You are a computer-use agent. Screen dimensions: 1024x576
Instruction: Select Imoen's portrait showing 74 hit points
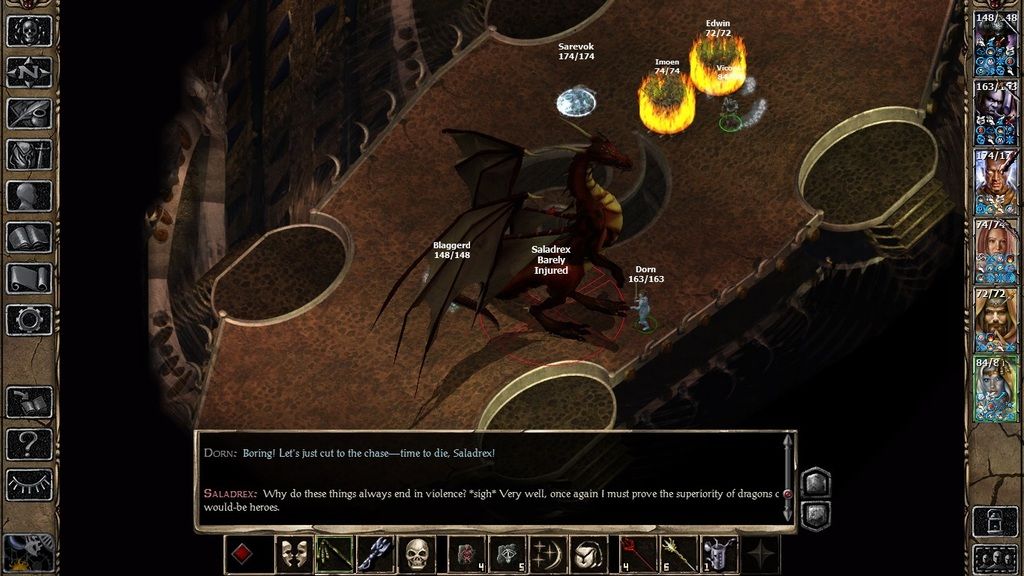[x=996, y=250]
